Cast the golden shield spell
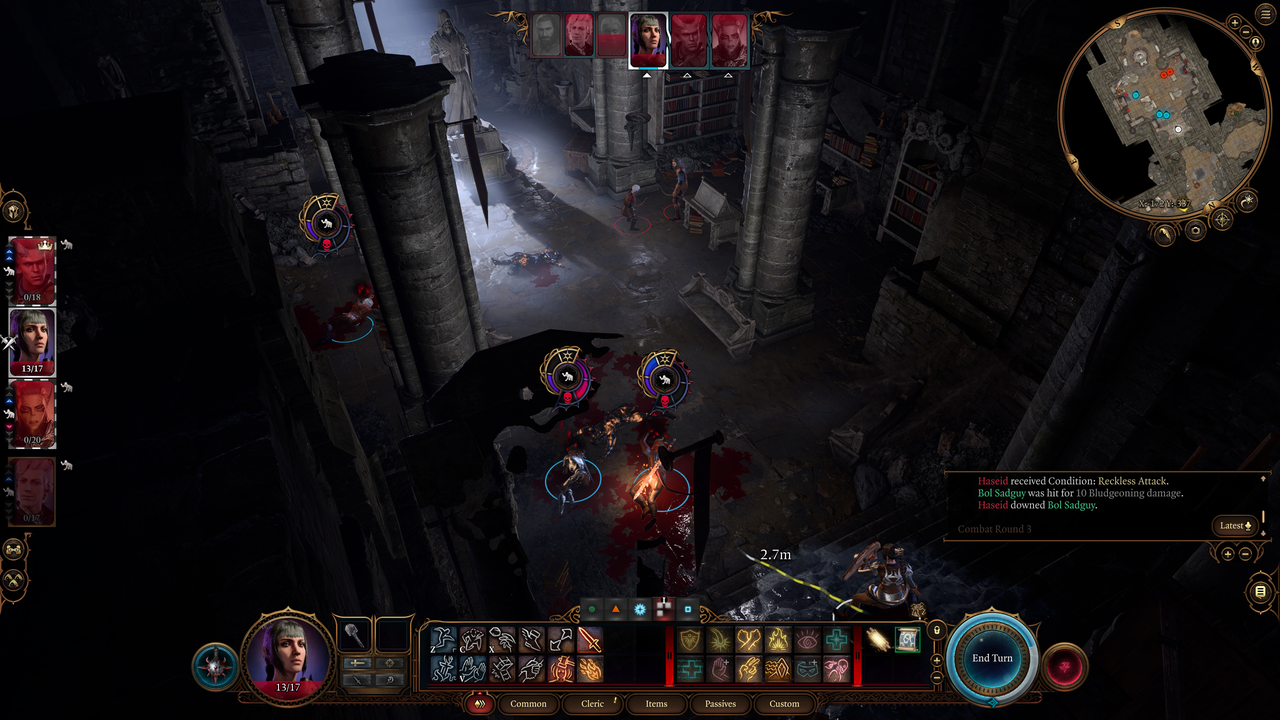The height and width of the screenshot is (720, 1280). (689, 639)
